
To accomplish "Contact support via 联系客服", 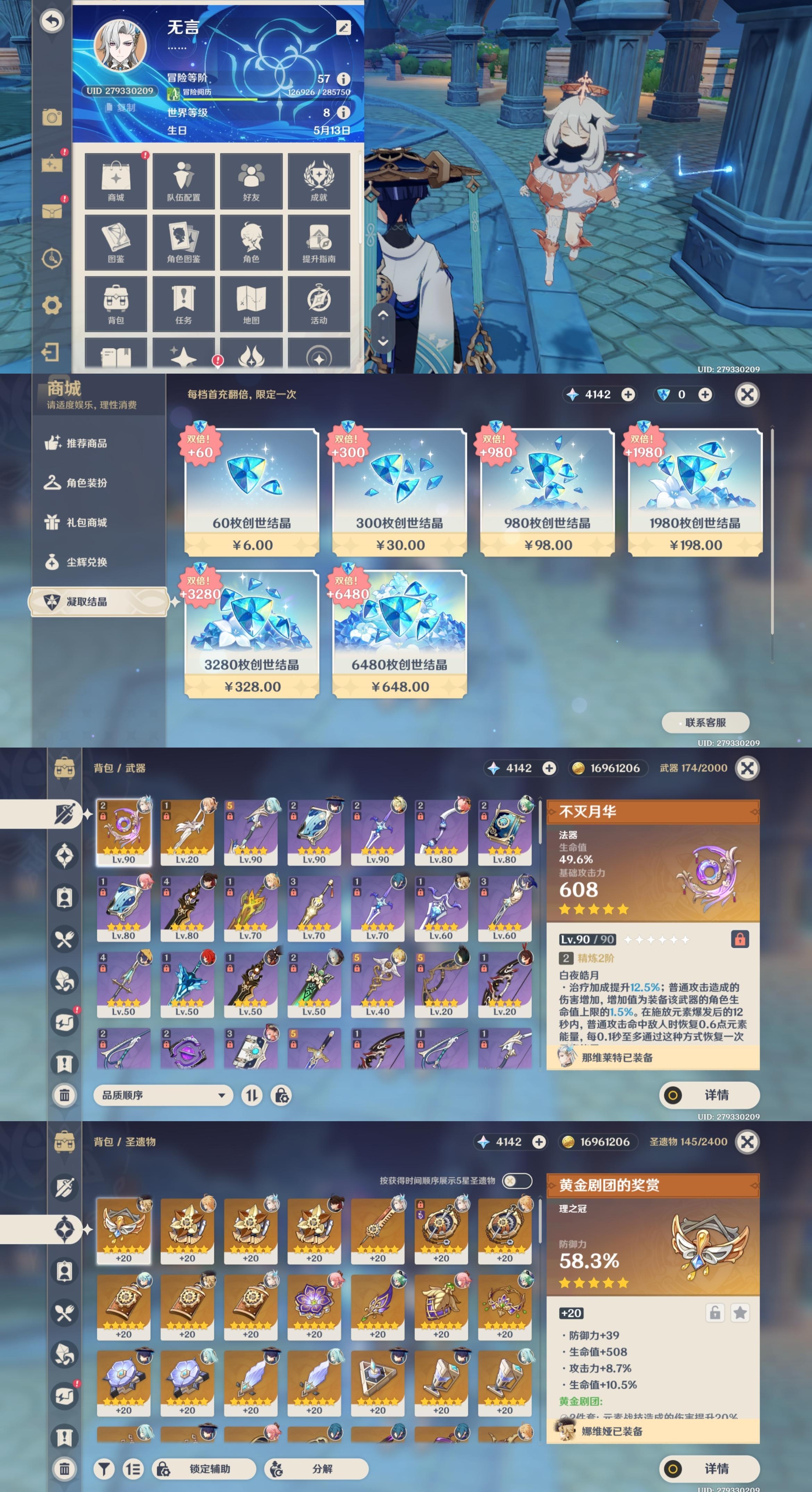I will (x=705, y=722).
